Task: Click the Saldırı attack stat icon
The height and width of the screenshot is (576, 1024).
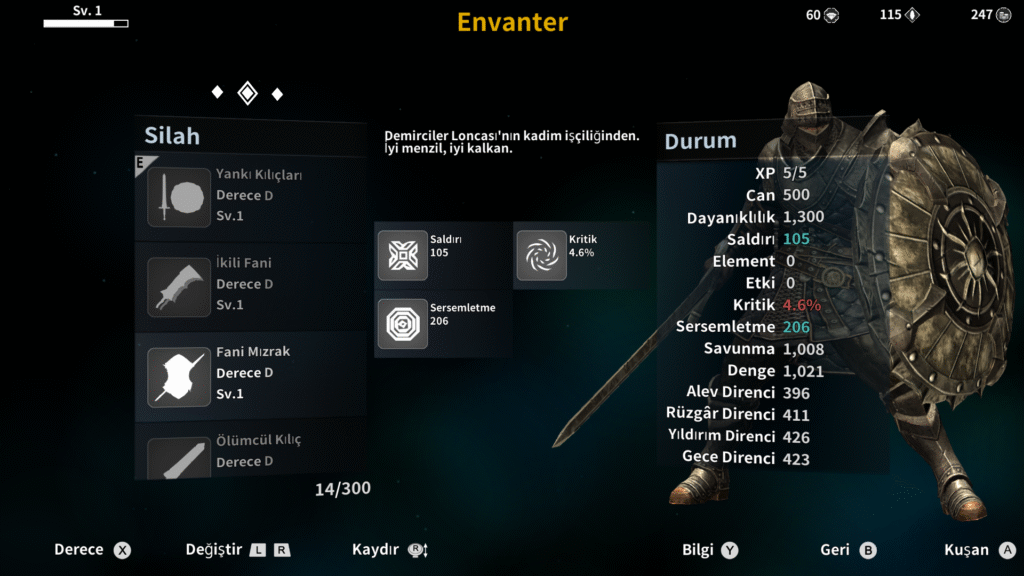Action: point(402,255)
